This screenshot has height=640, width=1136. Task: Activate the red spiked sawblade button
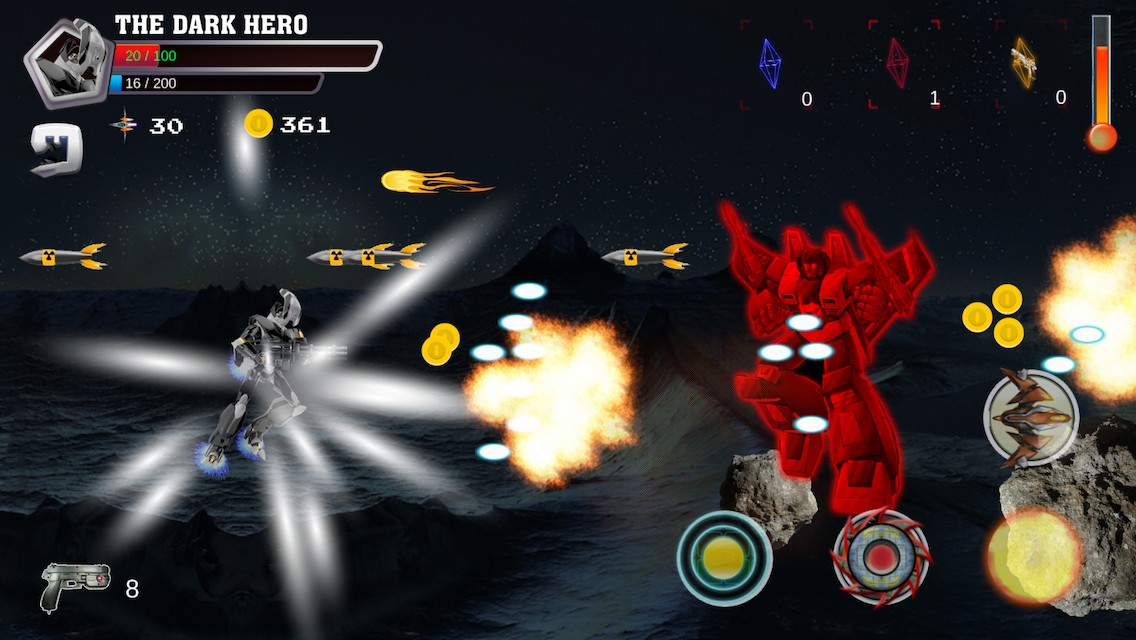881,558
